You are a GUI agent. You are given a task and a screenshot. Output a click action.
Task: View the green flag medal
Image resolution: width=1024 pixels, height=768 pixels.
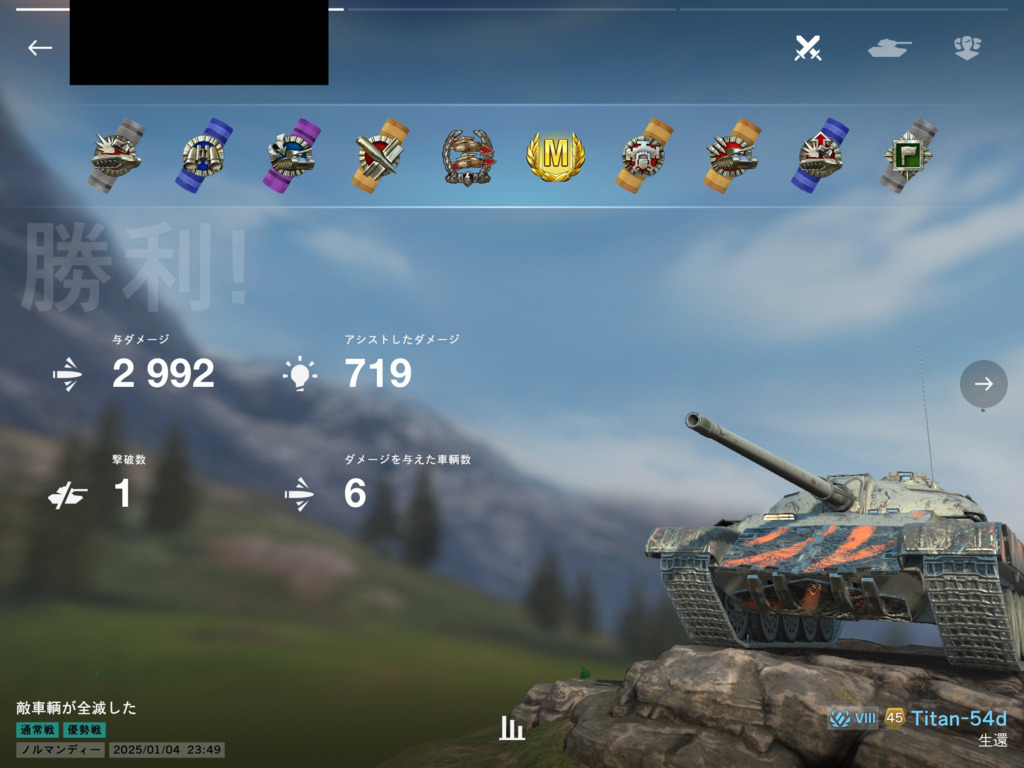pos(908,156)
